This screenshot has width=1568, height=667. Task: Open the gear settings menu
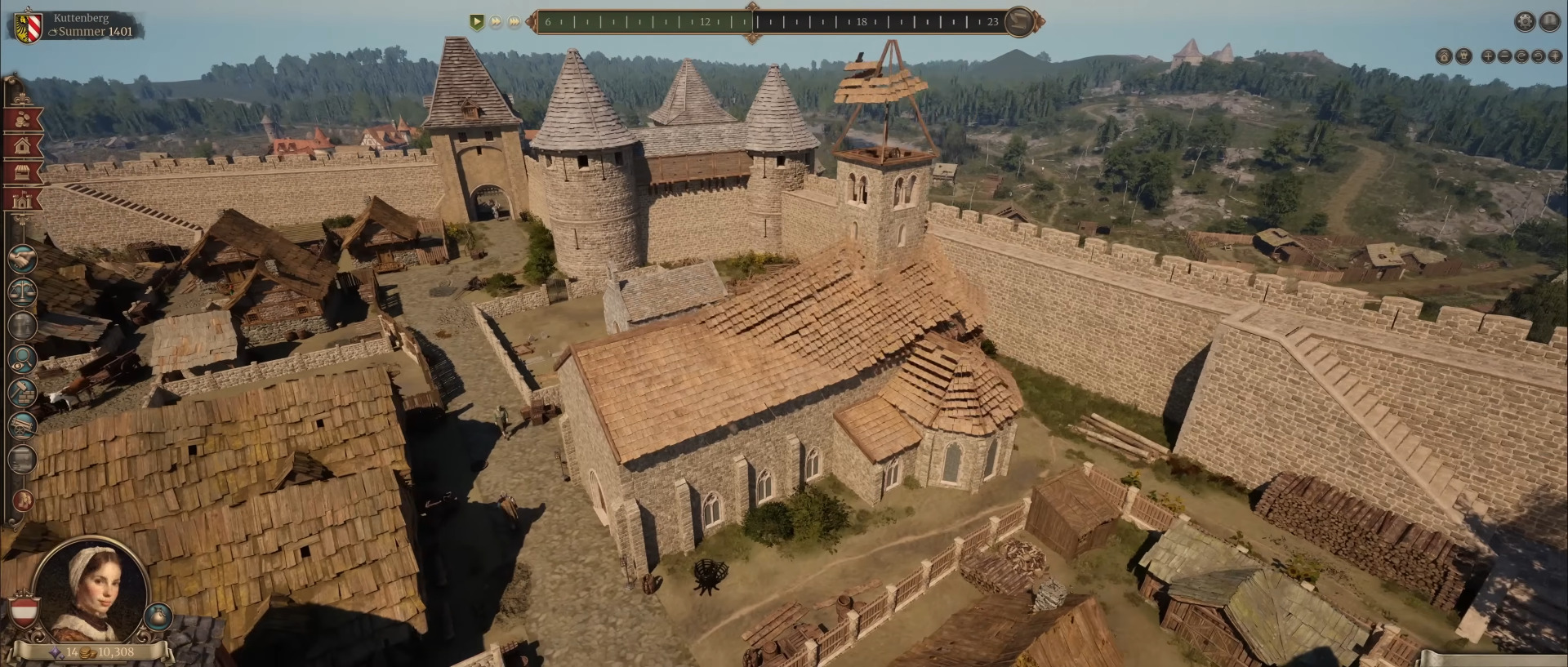(x=1524, y=22)
